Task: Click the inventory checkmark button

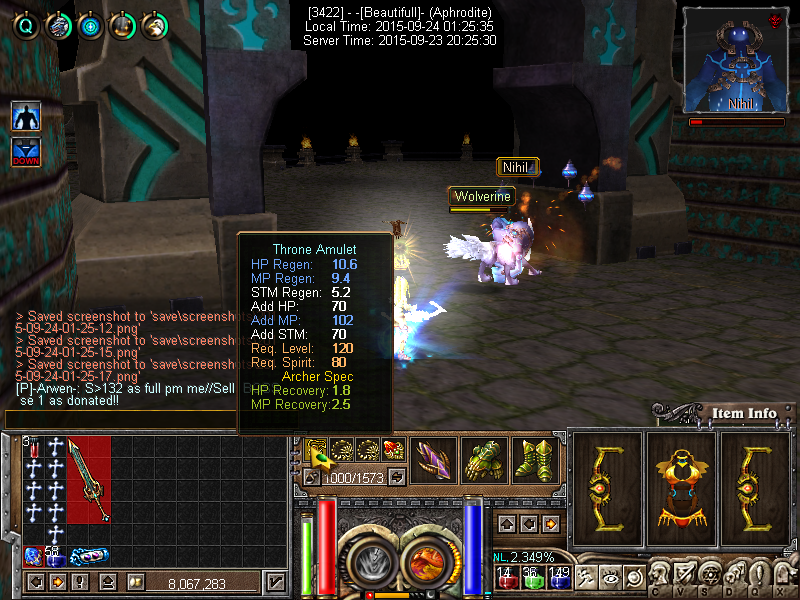Action: (275, 582)
